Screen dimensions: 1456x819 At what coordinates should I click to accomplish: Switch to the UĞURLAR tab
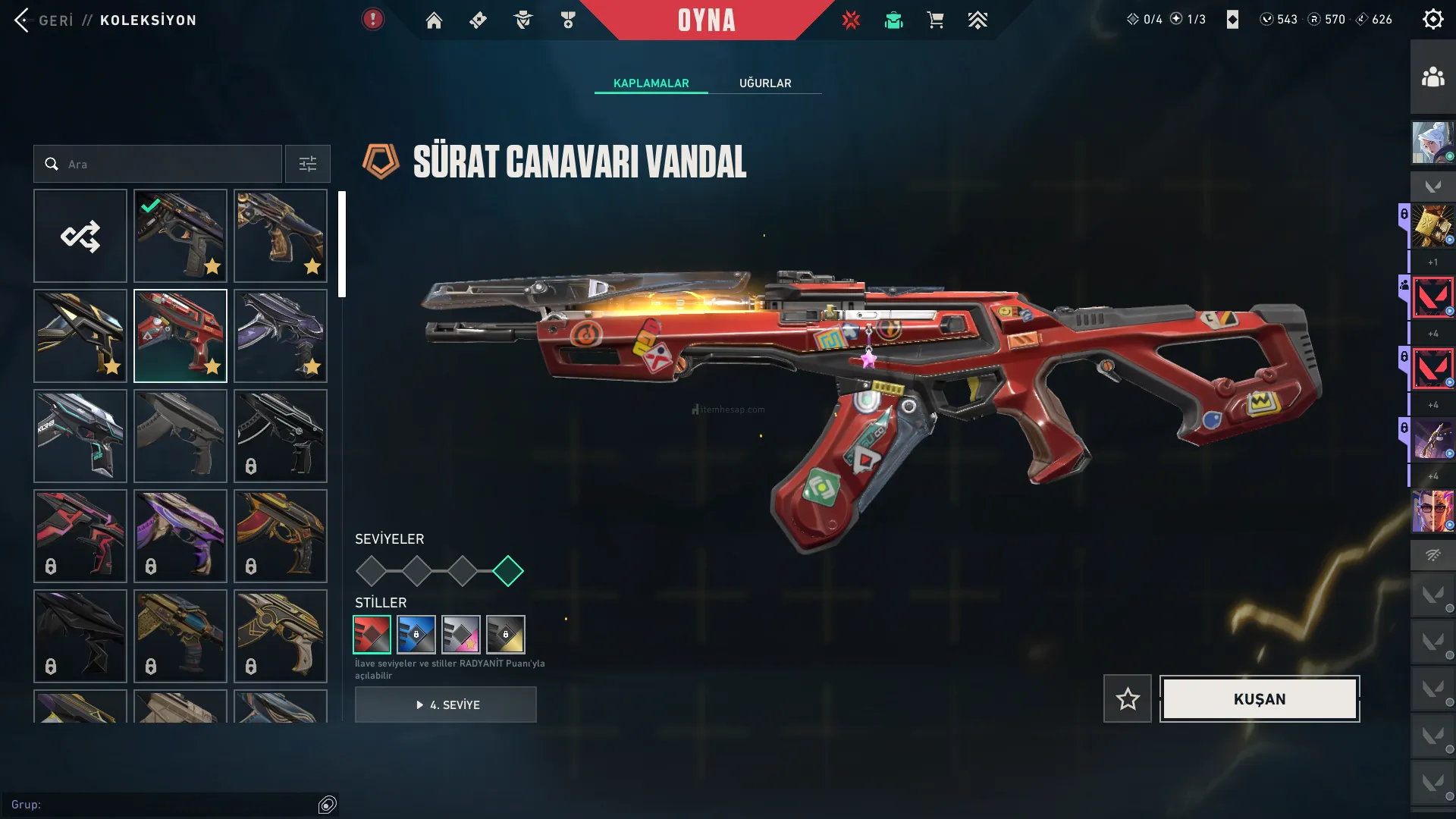pos(765,83)
